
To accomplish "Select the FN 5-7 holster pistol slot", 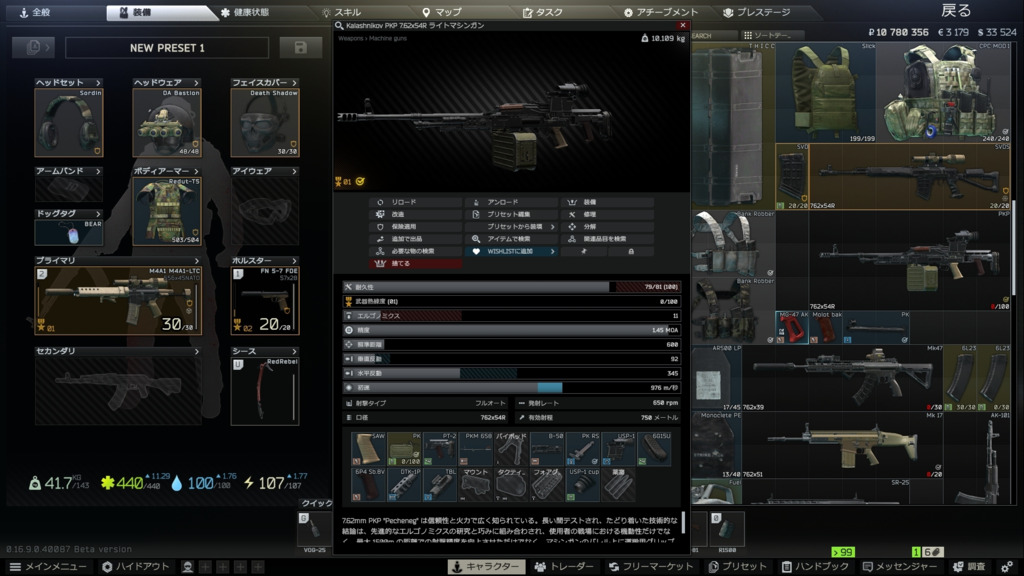I will tap(264, 300).
